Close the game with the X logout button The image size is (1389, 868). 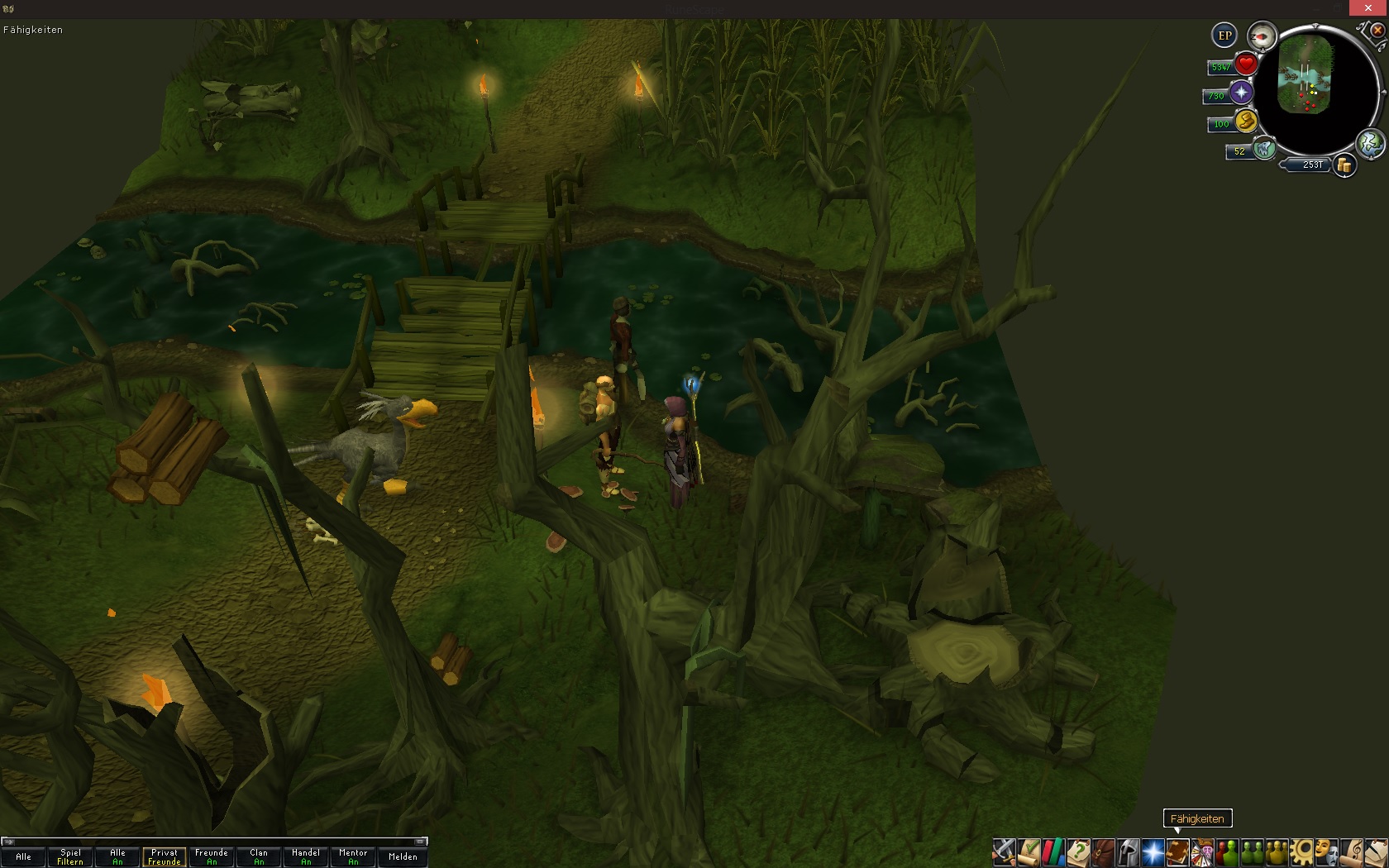tap(1377, 31)
